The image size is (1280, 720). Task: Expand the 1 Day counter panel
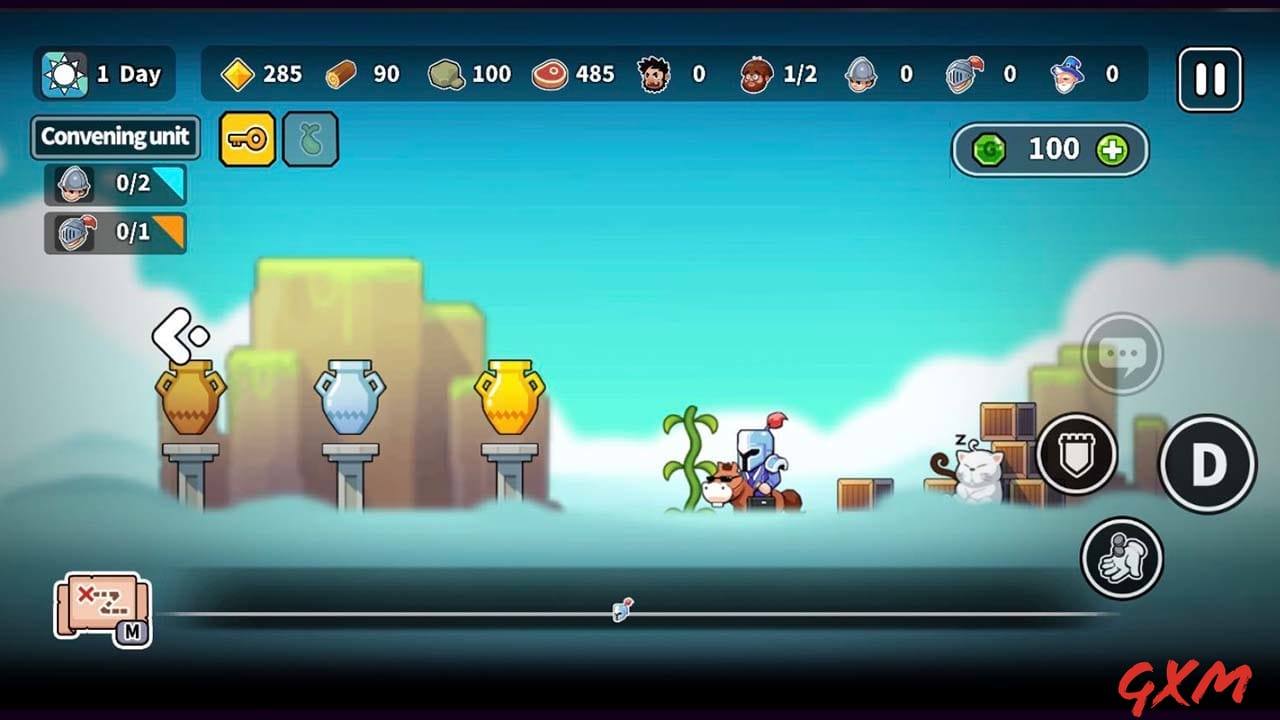point(103,73)
